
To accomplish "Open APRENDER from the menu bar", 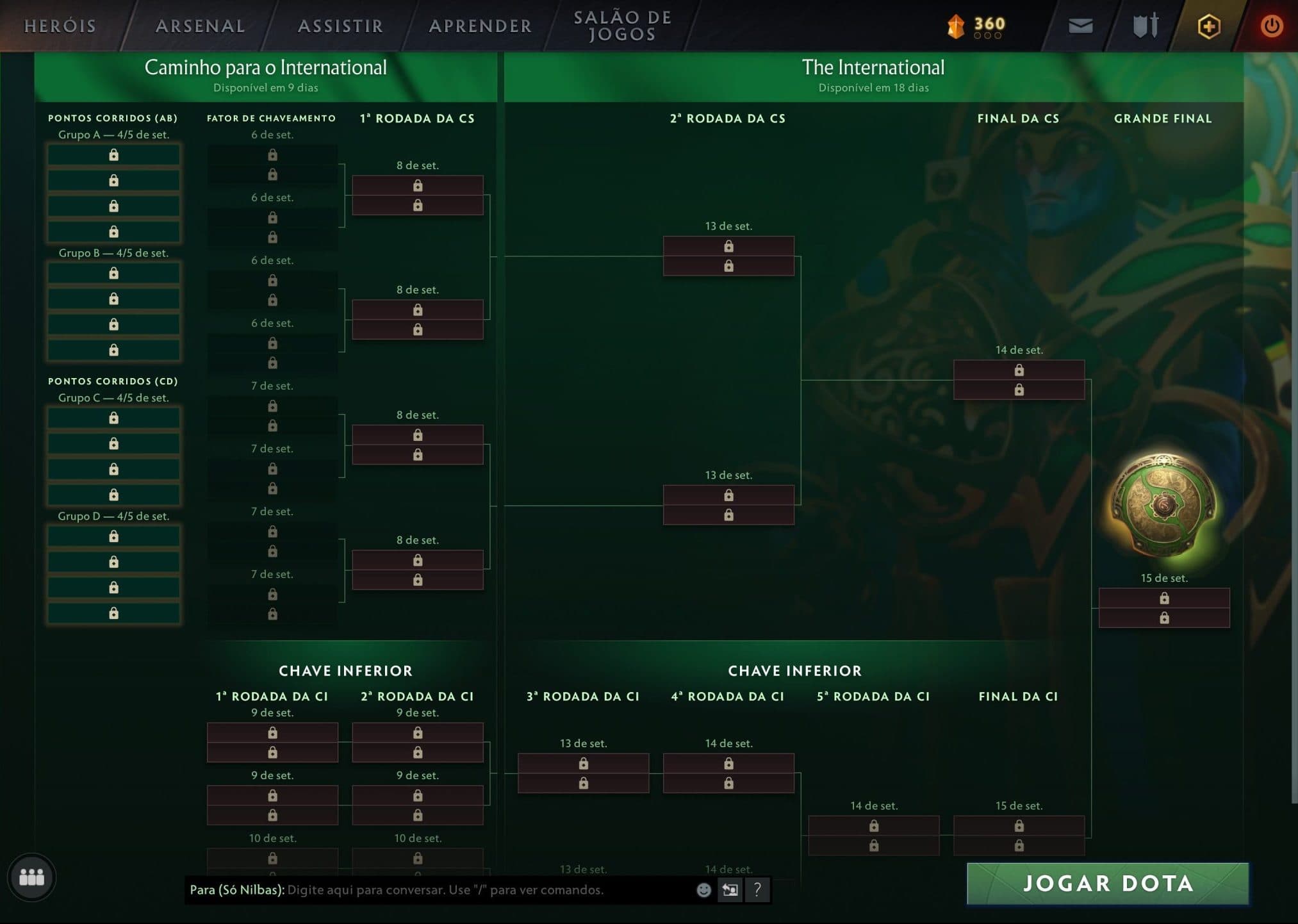I will [x=479, y=26].
